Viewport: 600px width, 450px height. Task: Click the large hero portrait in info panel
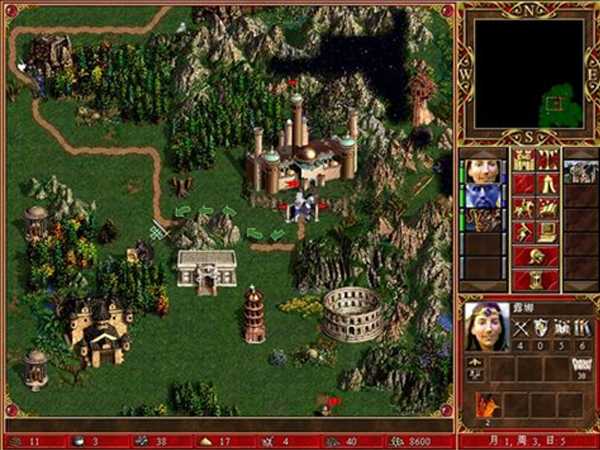[485, 326]
